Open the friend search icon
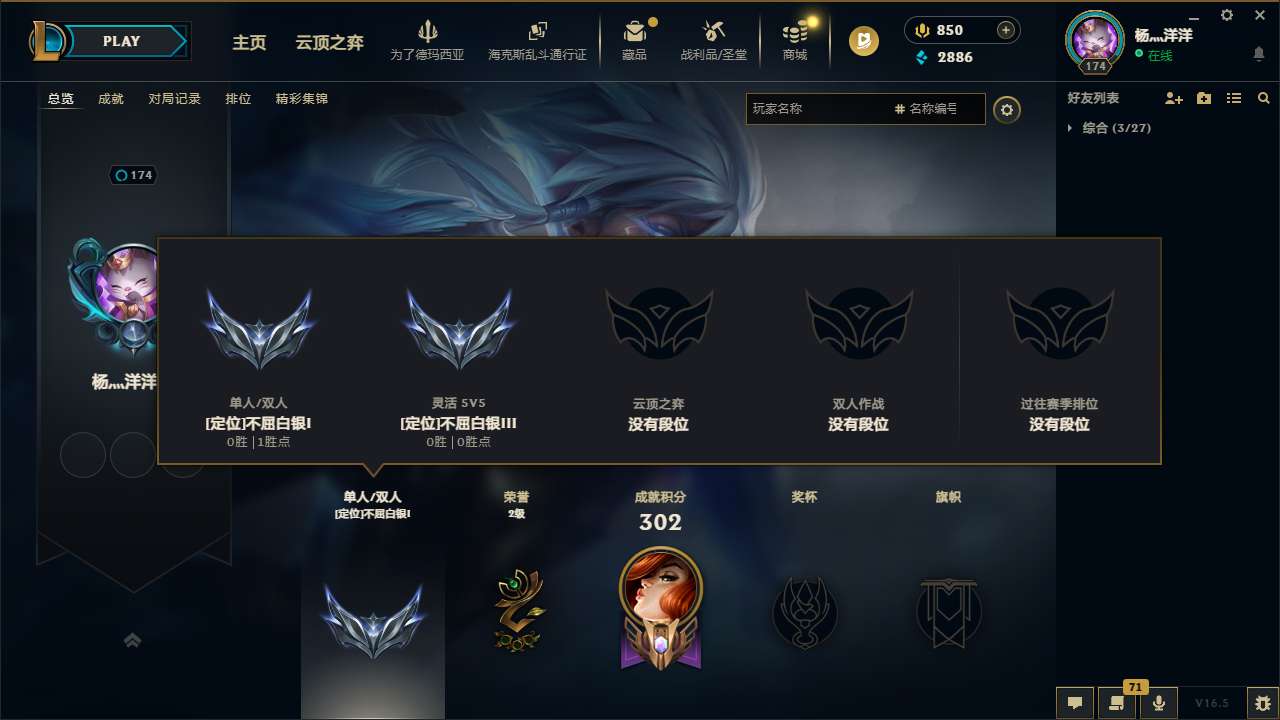 pos(1263,98)
